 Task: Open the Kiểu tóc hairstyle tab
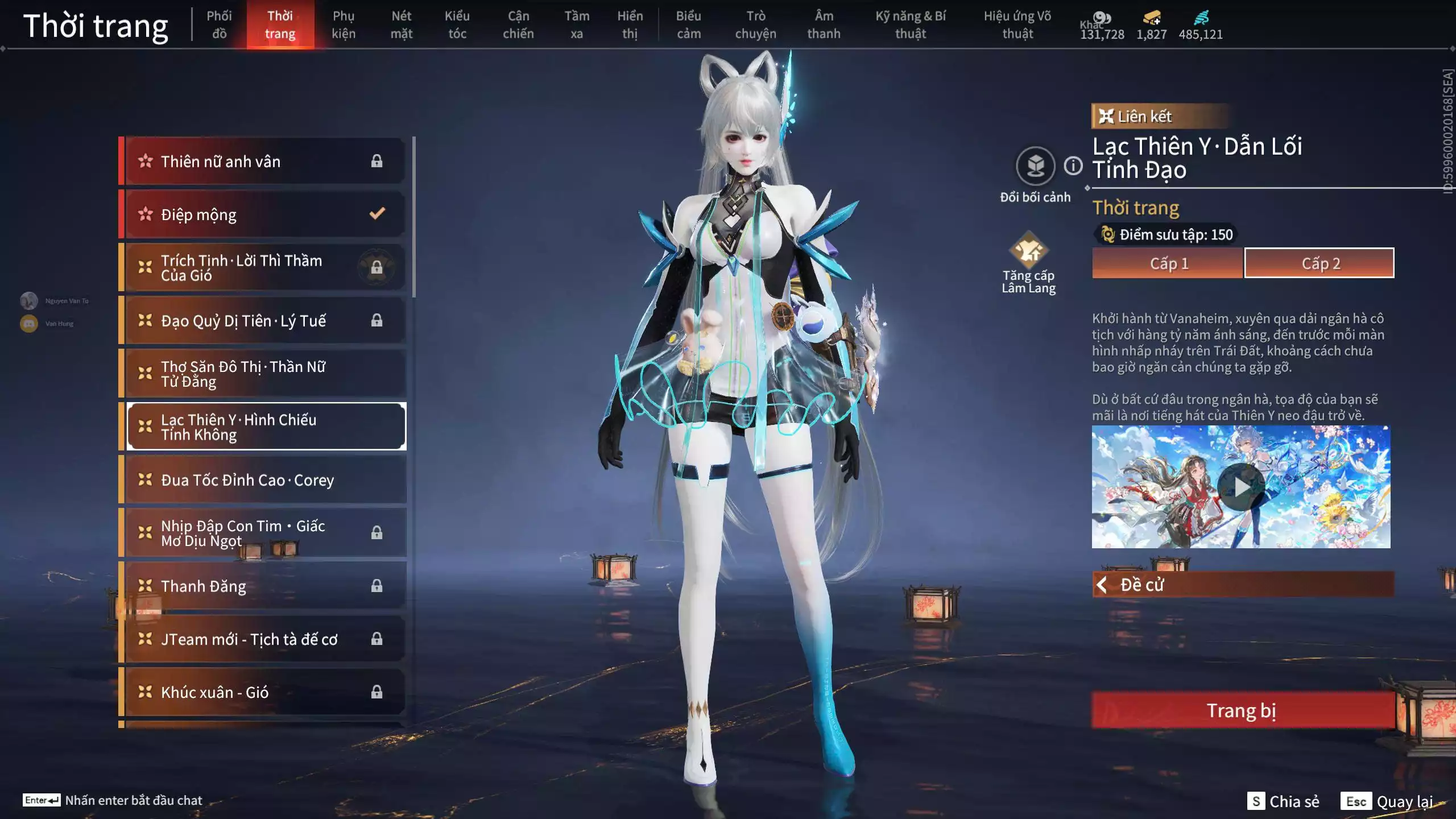point(457,24)
